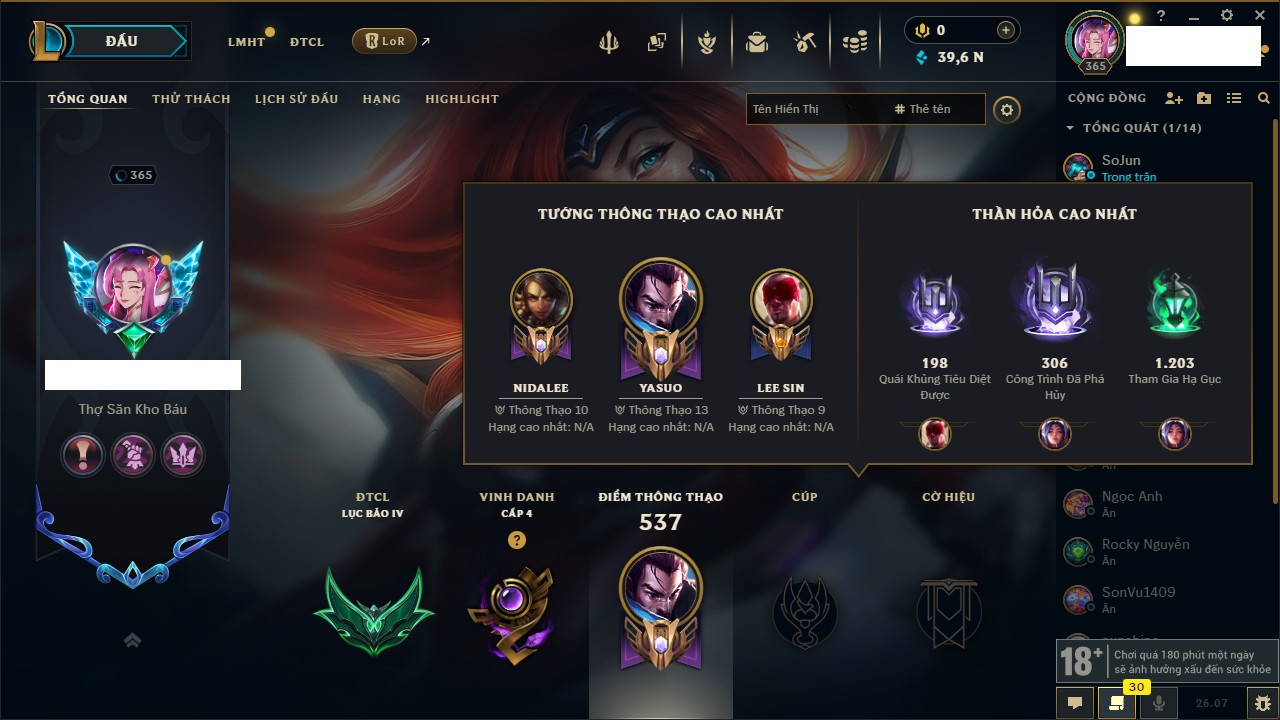Screen dimensions: 1280x720
Task: Collapse the TỔNG QUÁT friends group
Action: 1070,128
